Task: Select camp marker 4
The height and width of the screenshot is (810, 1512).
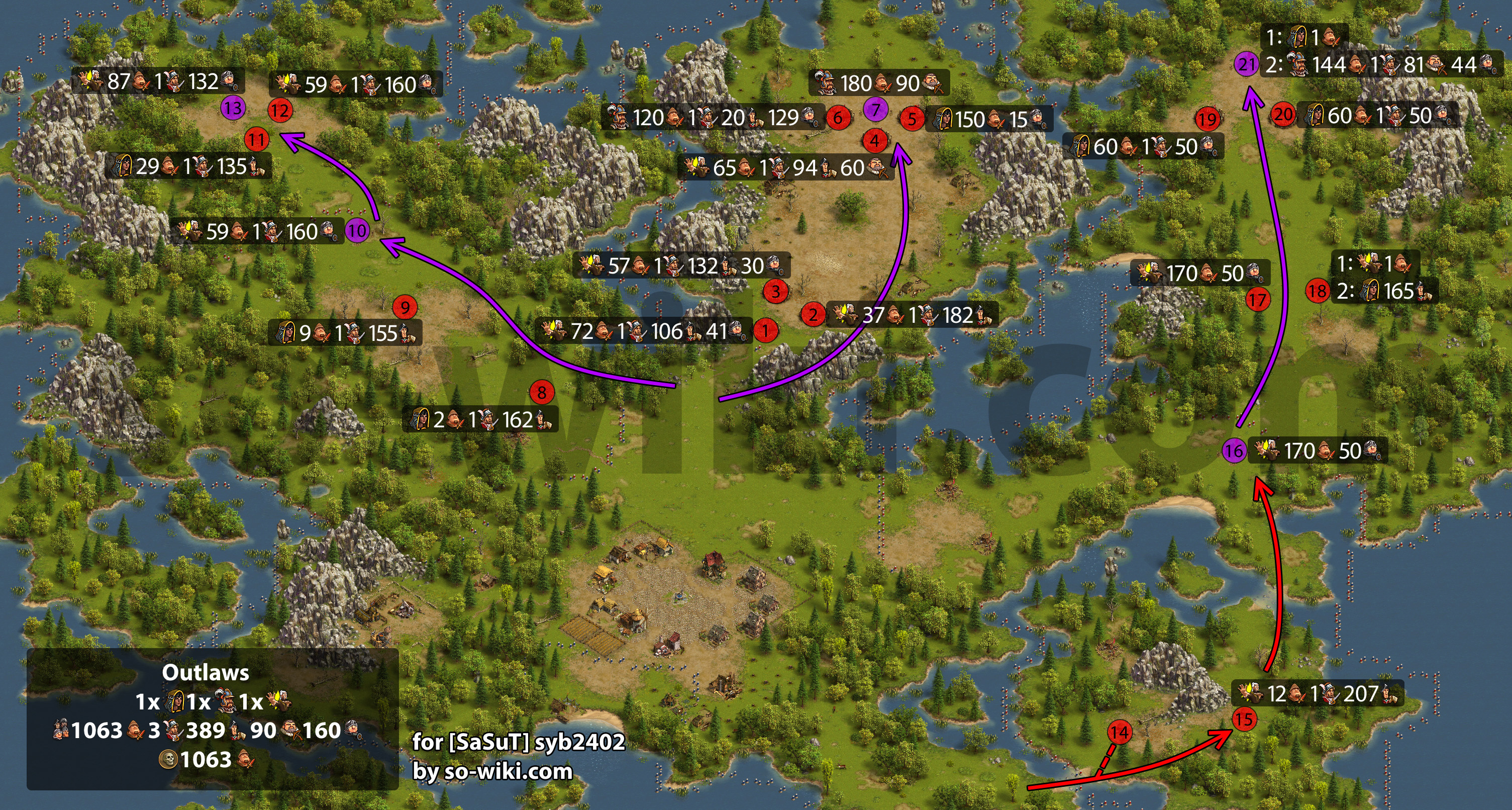Action: pyautogui.click(x=874, y=141)
